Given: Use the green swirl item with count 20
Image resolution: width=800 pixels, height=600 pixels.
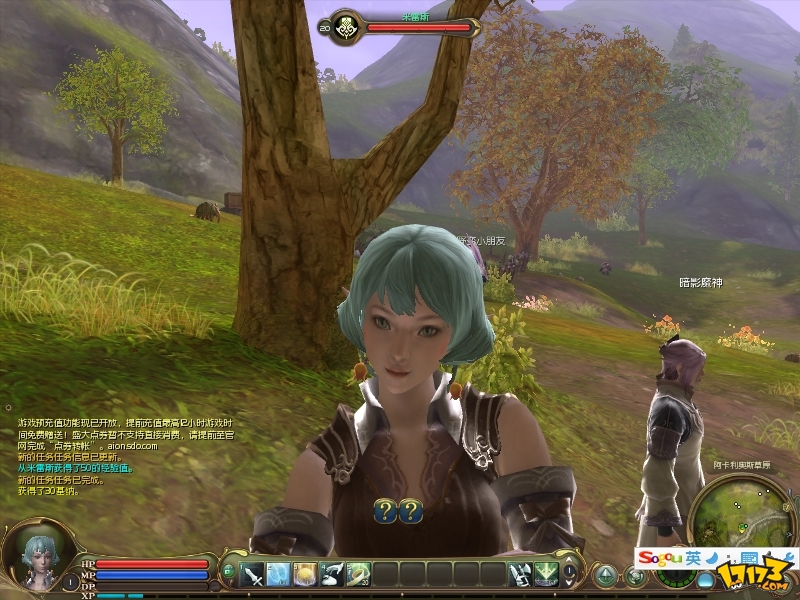Looking at the screenshot, I should point(358,574).
